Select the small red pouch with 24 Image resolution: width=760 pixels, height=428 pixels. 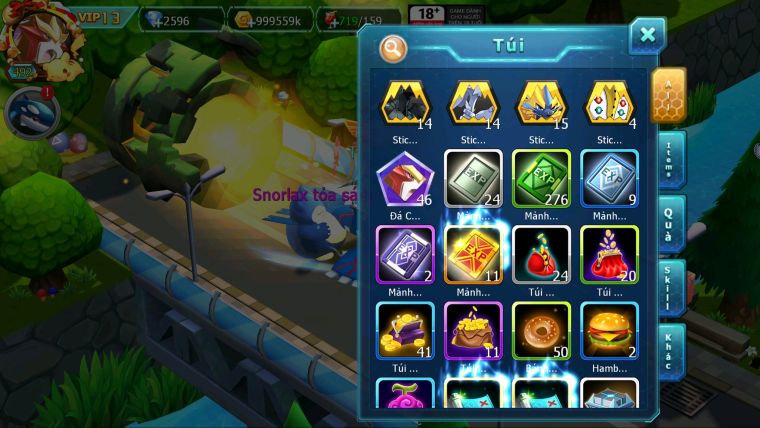tap(541, 254)
